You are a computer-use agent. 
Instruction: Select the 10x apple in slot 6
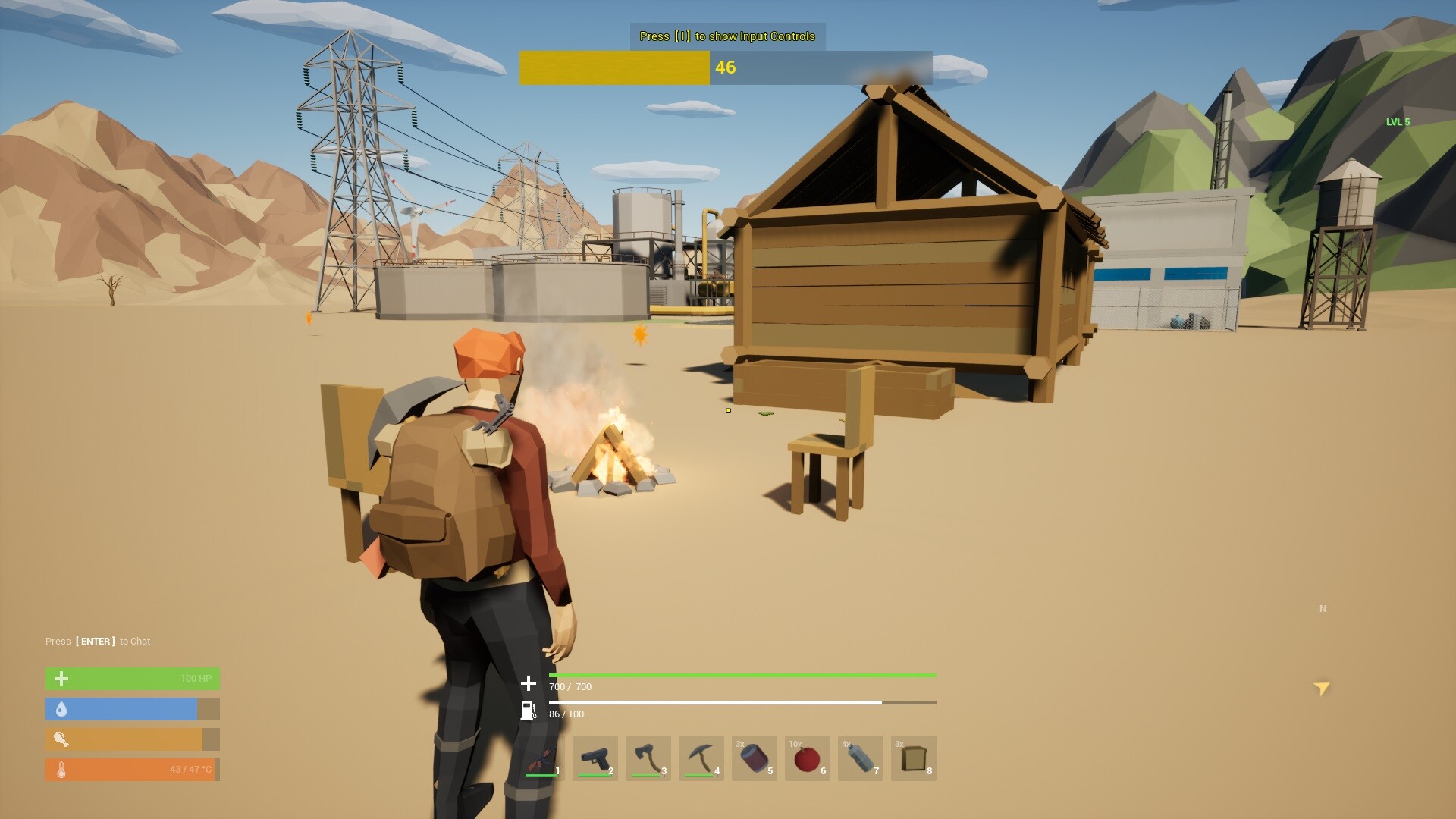coord(809,756)
